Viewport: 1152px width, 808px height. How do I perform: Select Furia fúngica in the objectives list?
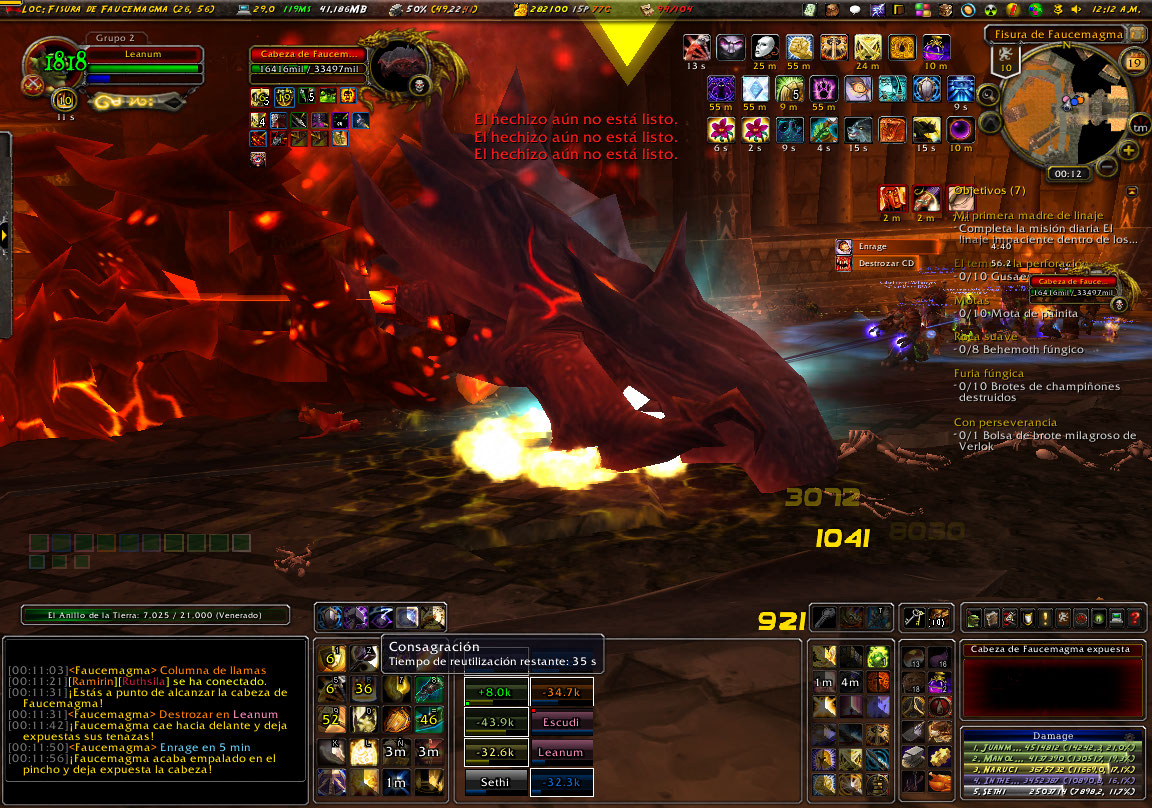pyautogui.click(x=988, y=373)
